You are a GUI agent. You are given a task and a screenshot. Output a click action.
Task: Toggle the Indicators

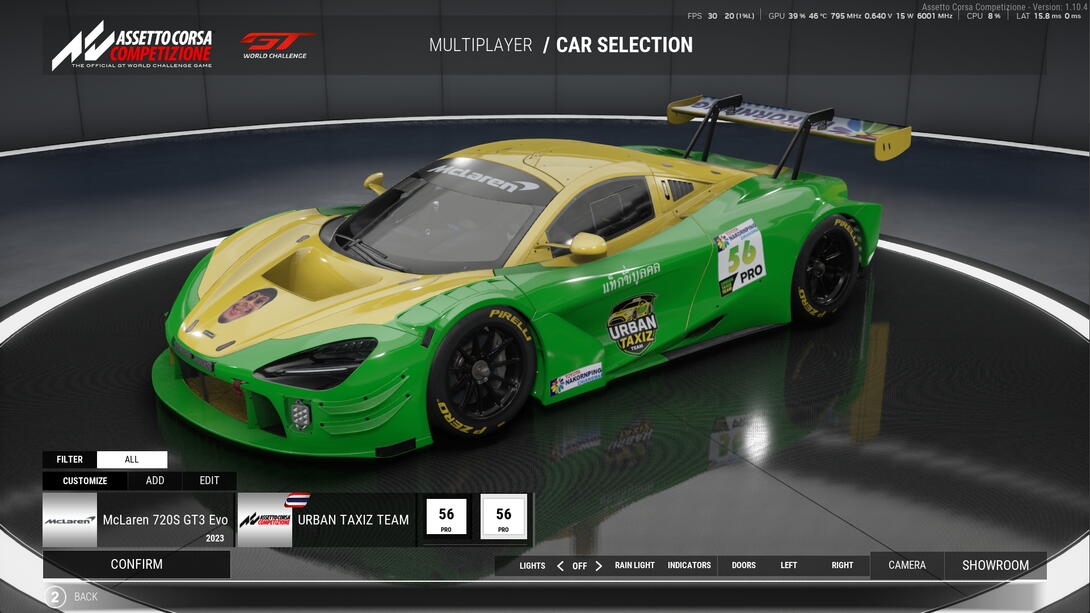tap(689, 566)
